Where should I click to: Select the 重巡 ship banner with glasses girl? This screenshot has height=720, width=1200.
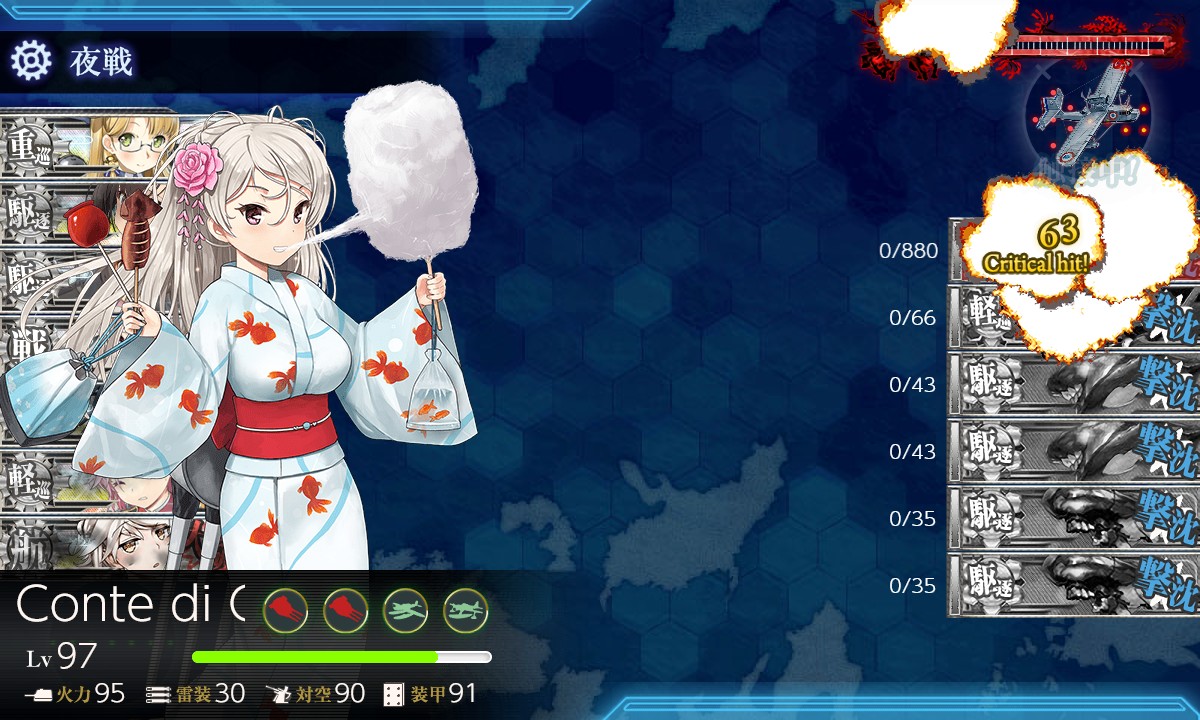click(x=90, y=145)
